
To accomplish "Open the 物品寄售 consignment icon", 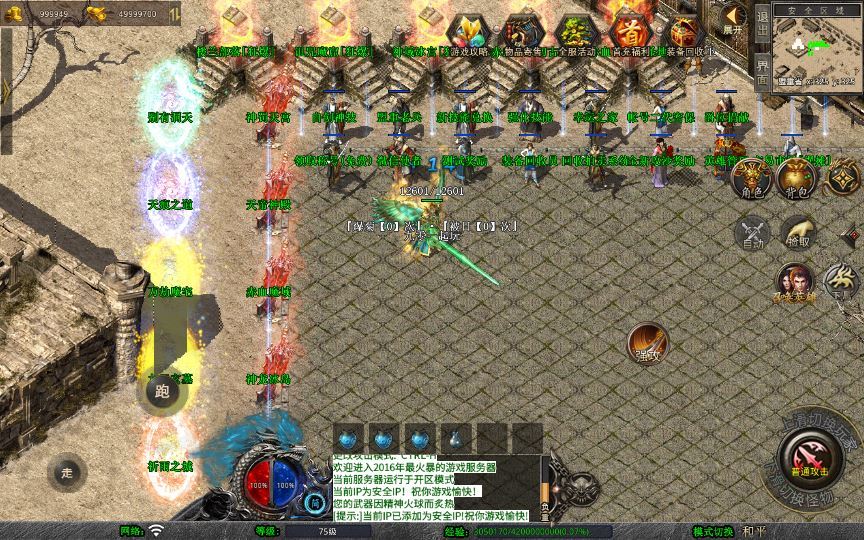I will point(521,33).
